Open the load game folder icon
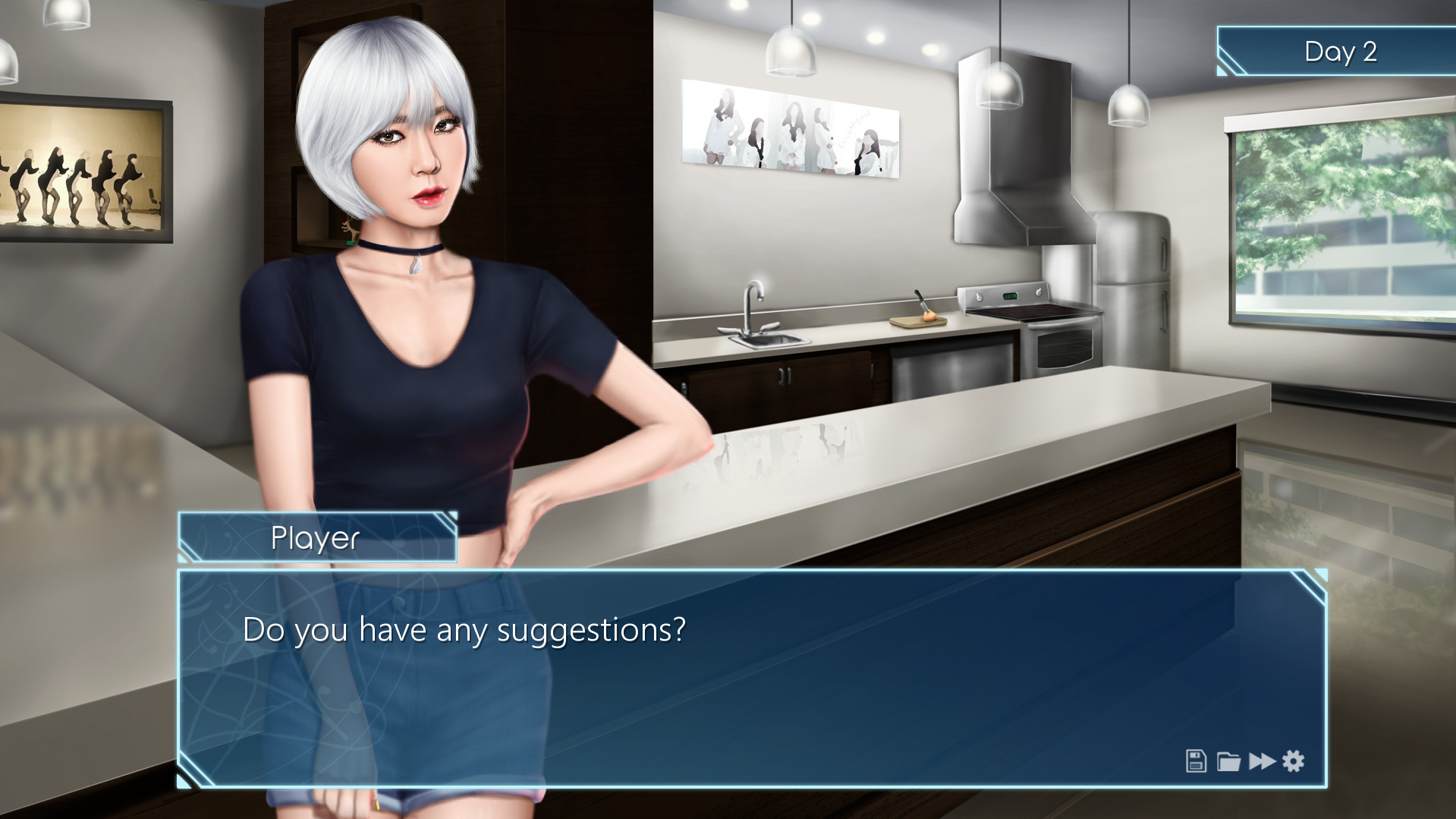 (x=1228, y=761)
